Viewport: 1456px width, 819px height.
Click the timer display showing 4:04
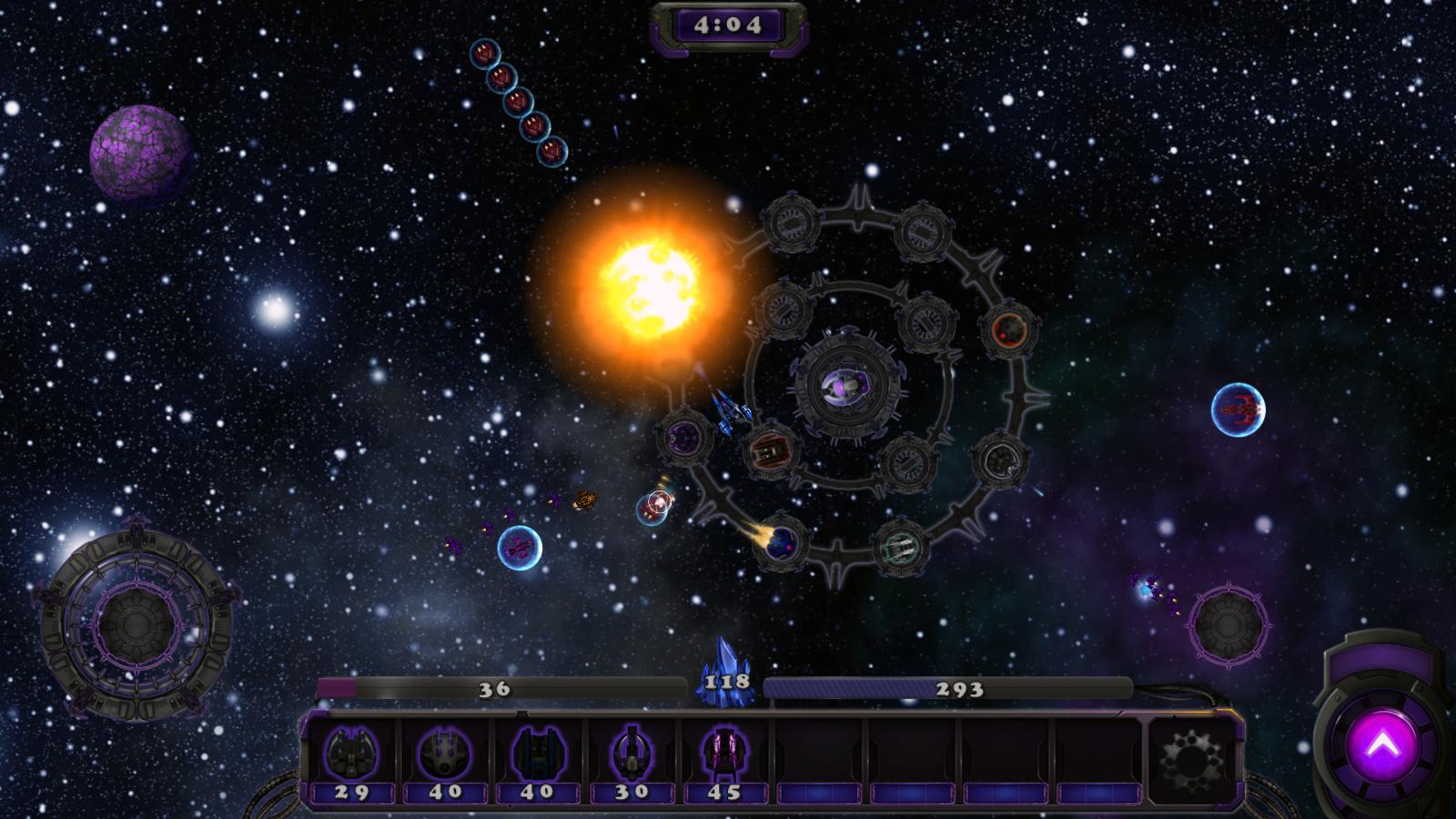click(728, 25)
